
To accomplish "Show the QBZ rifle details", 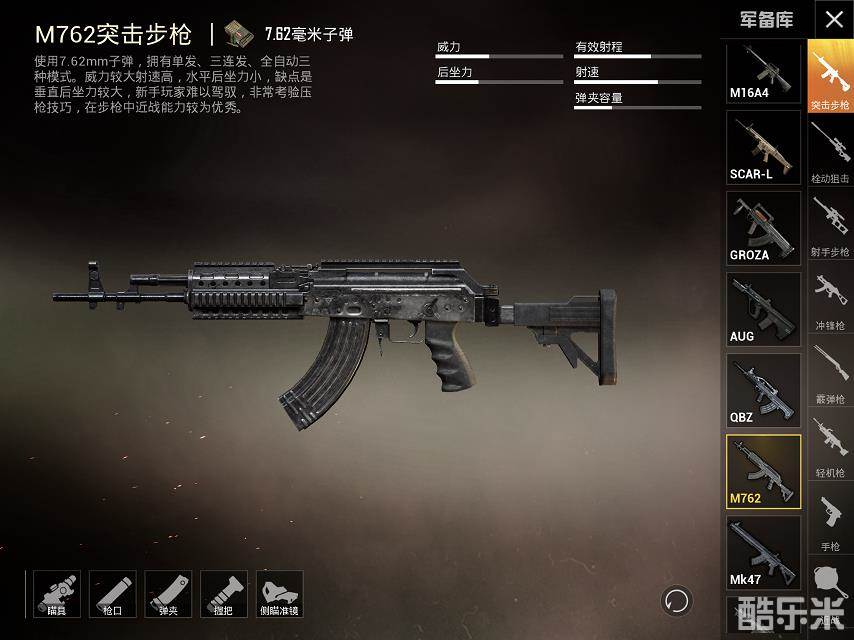I will [763, 390].
